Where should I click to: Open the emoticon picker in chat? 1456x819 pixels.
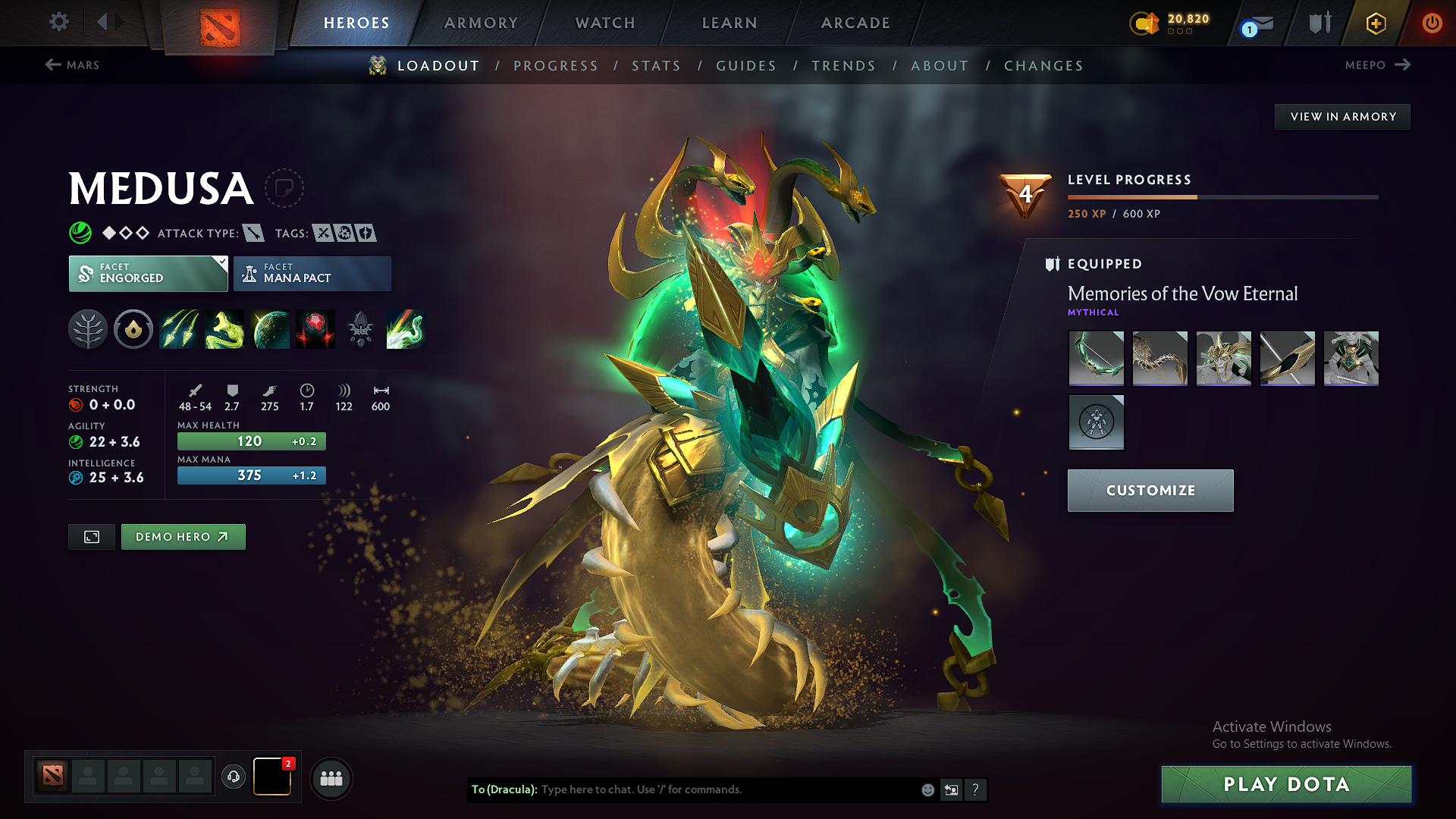coord(927,789)
